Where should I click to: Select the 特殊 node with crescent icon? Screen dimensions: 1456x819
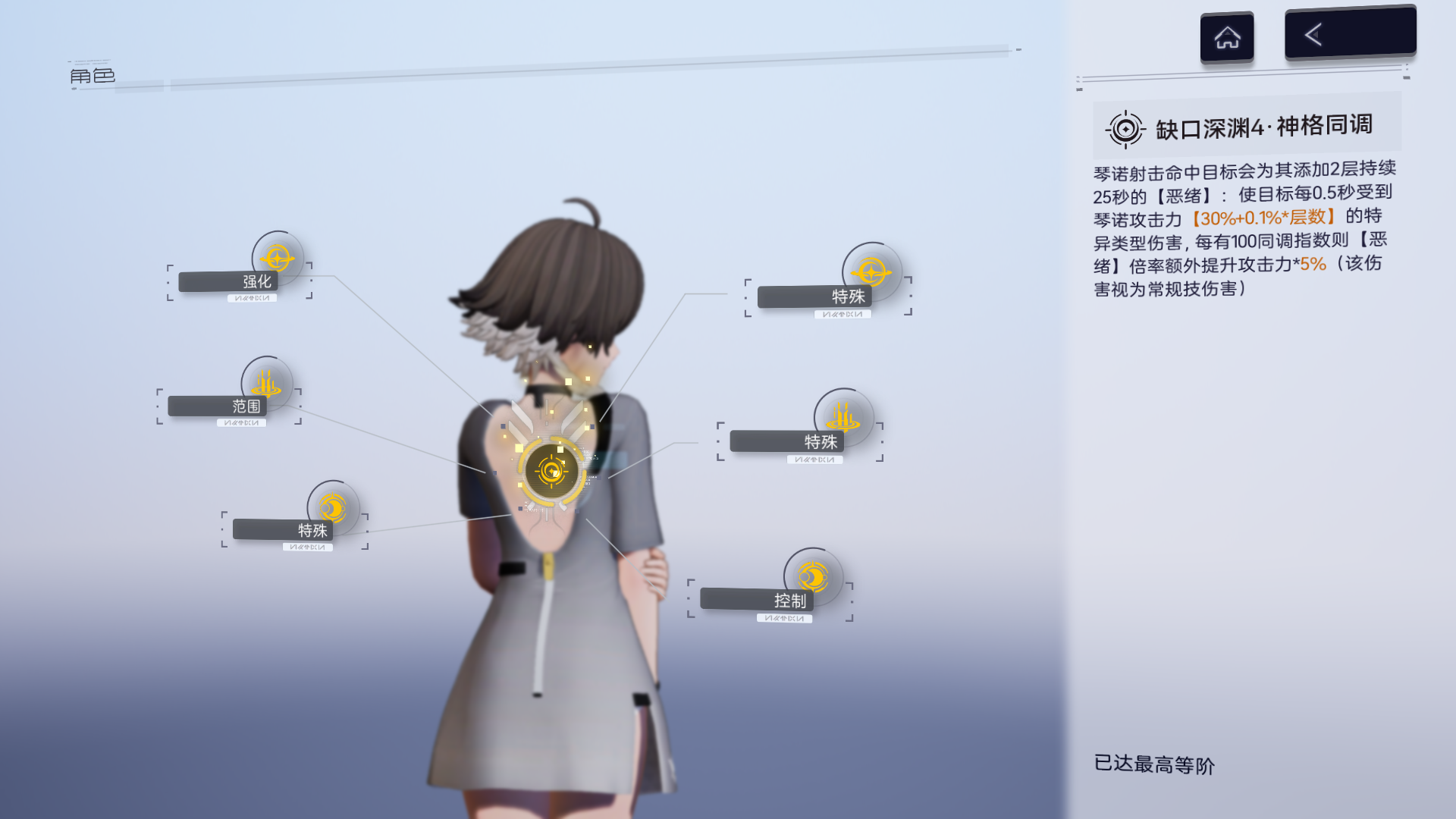[x=333, y=507]
